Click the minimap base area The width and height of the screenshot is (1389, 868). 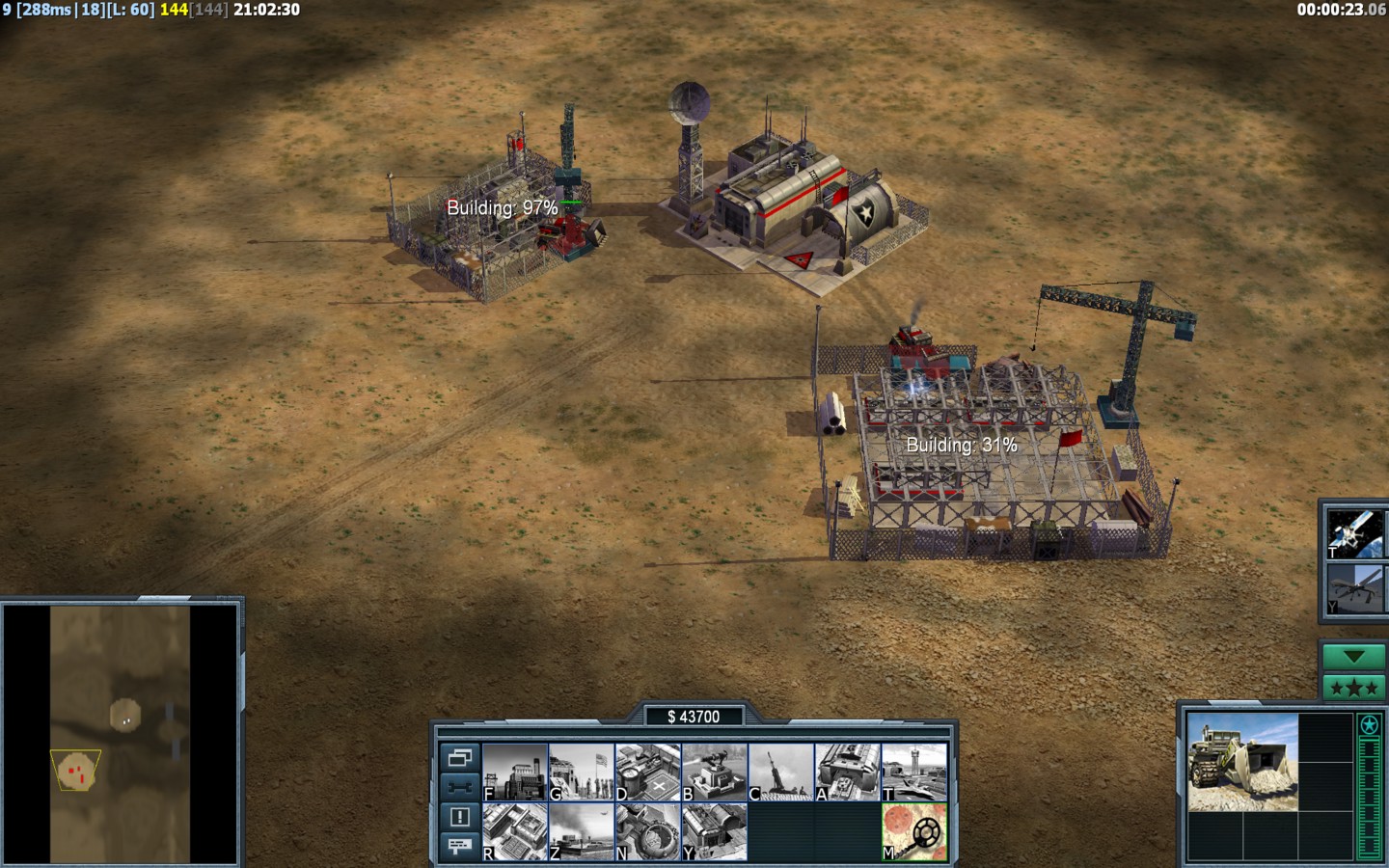76,771
